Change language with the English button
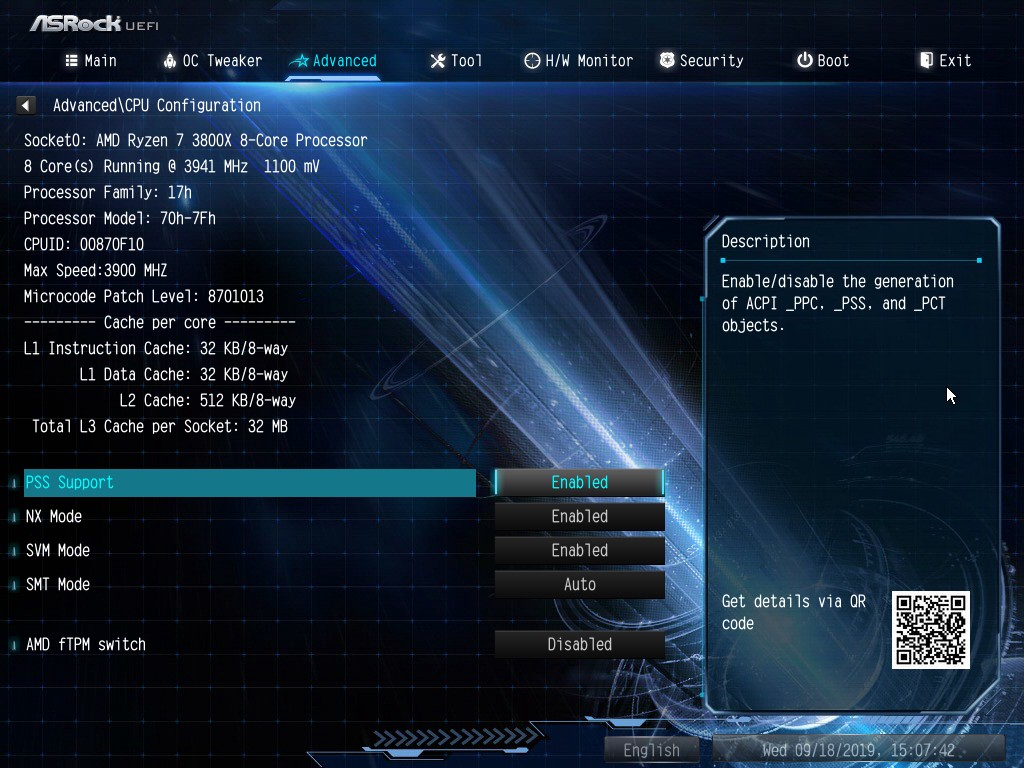 (x=651, y=750)
